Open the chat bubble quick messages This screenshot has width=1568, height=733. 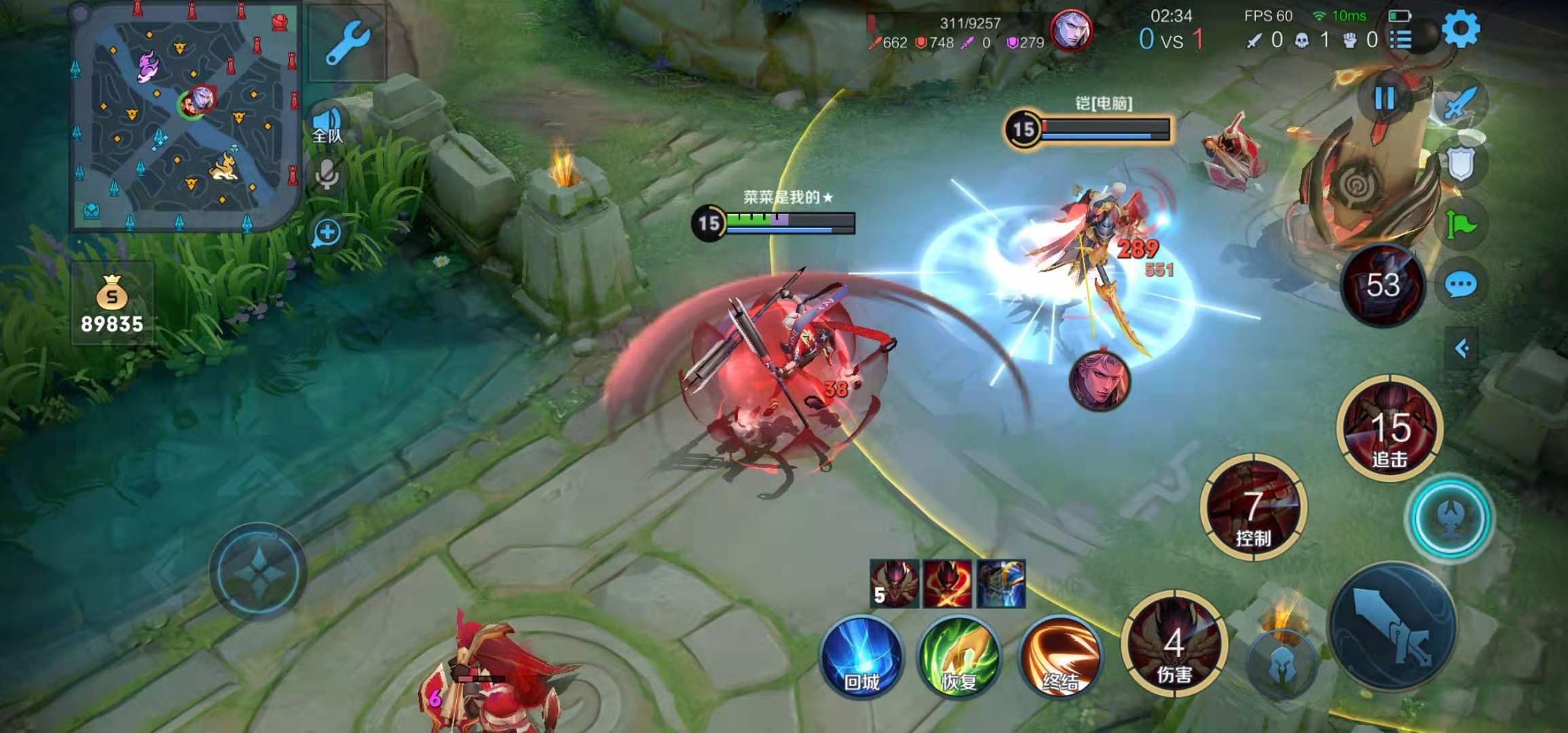[x=1461, y=285]
